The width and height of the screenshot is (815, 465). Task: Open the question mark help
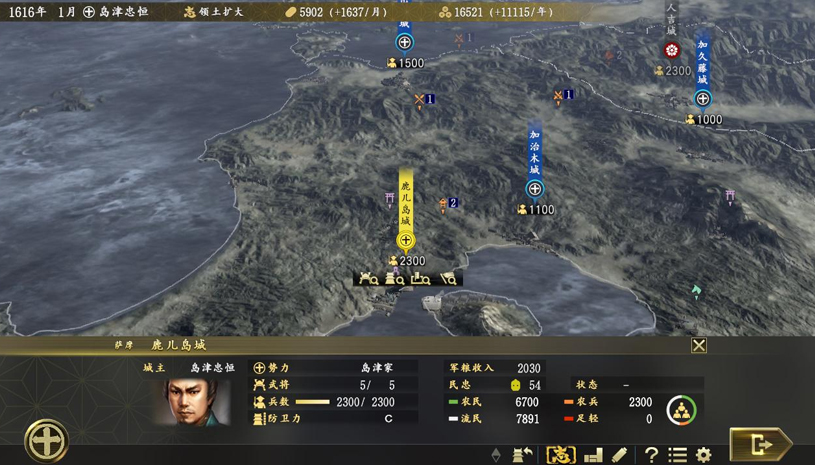click(651, 455)
